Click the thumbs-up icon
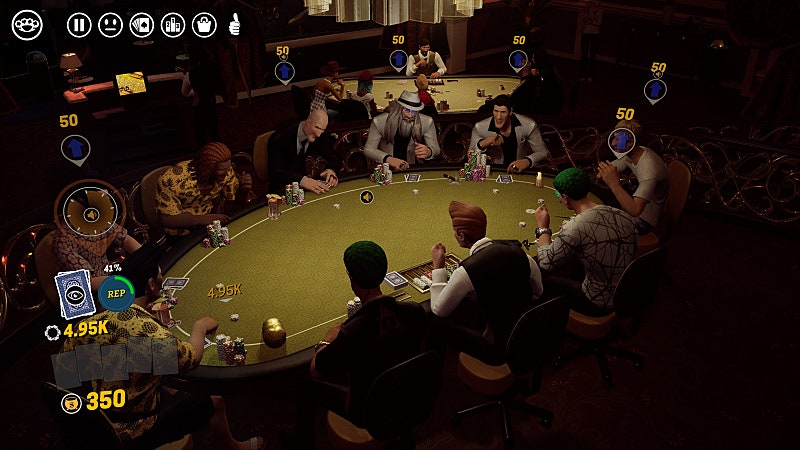The width and height of the screenshot is (800, 450). [235, 25]
